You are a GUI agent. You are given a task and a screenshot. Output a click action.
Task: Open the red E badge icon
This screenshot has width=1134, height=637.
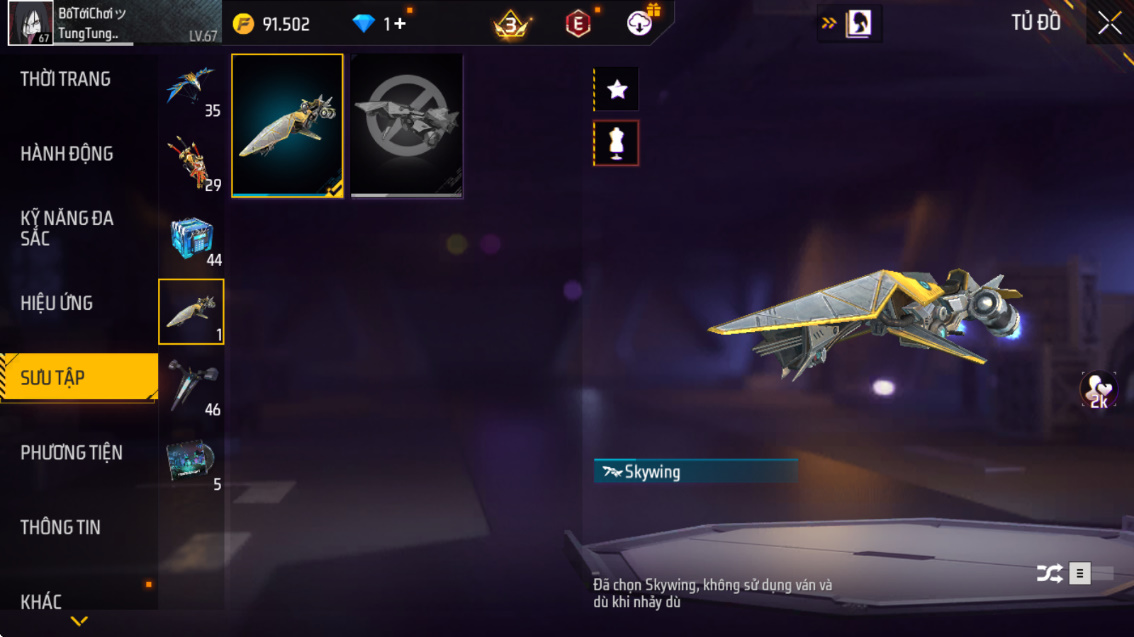pyautogui.click(x=578, y=24)
